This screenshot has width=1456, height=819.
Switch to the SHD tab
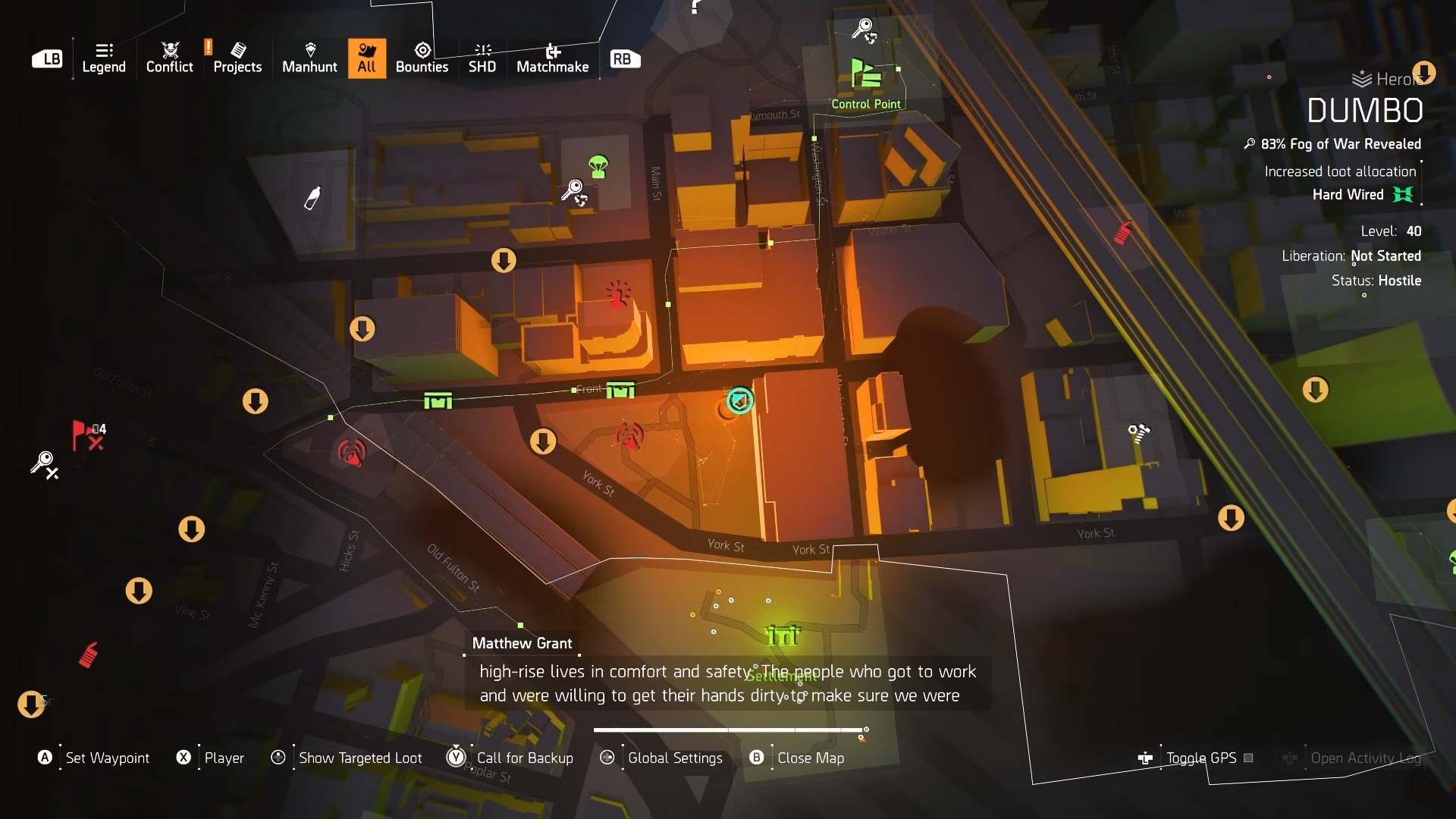tap(482, 58)
